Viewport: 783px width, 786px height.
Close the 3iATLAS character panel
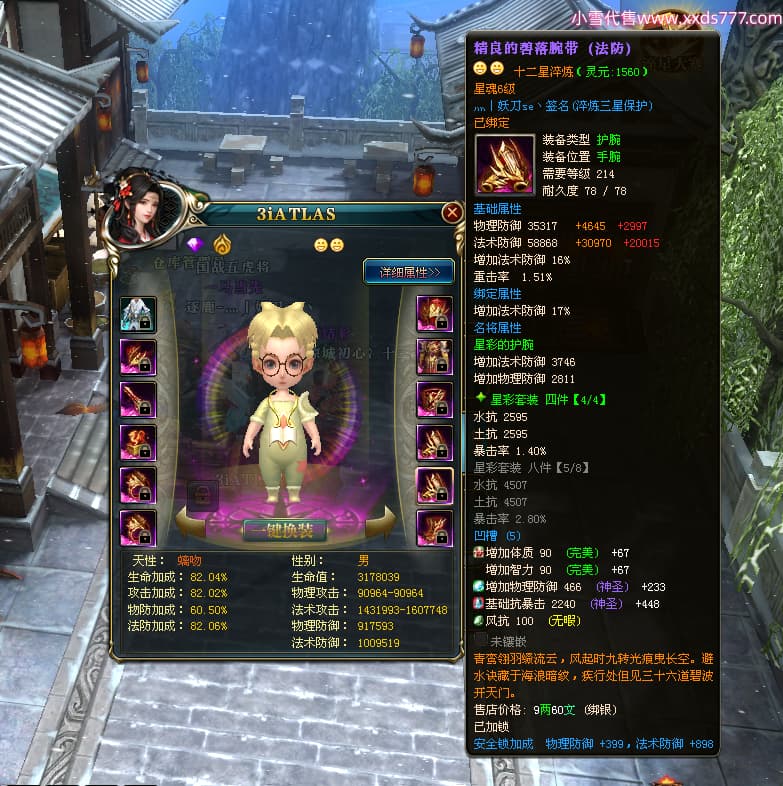click(451, 213)
